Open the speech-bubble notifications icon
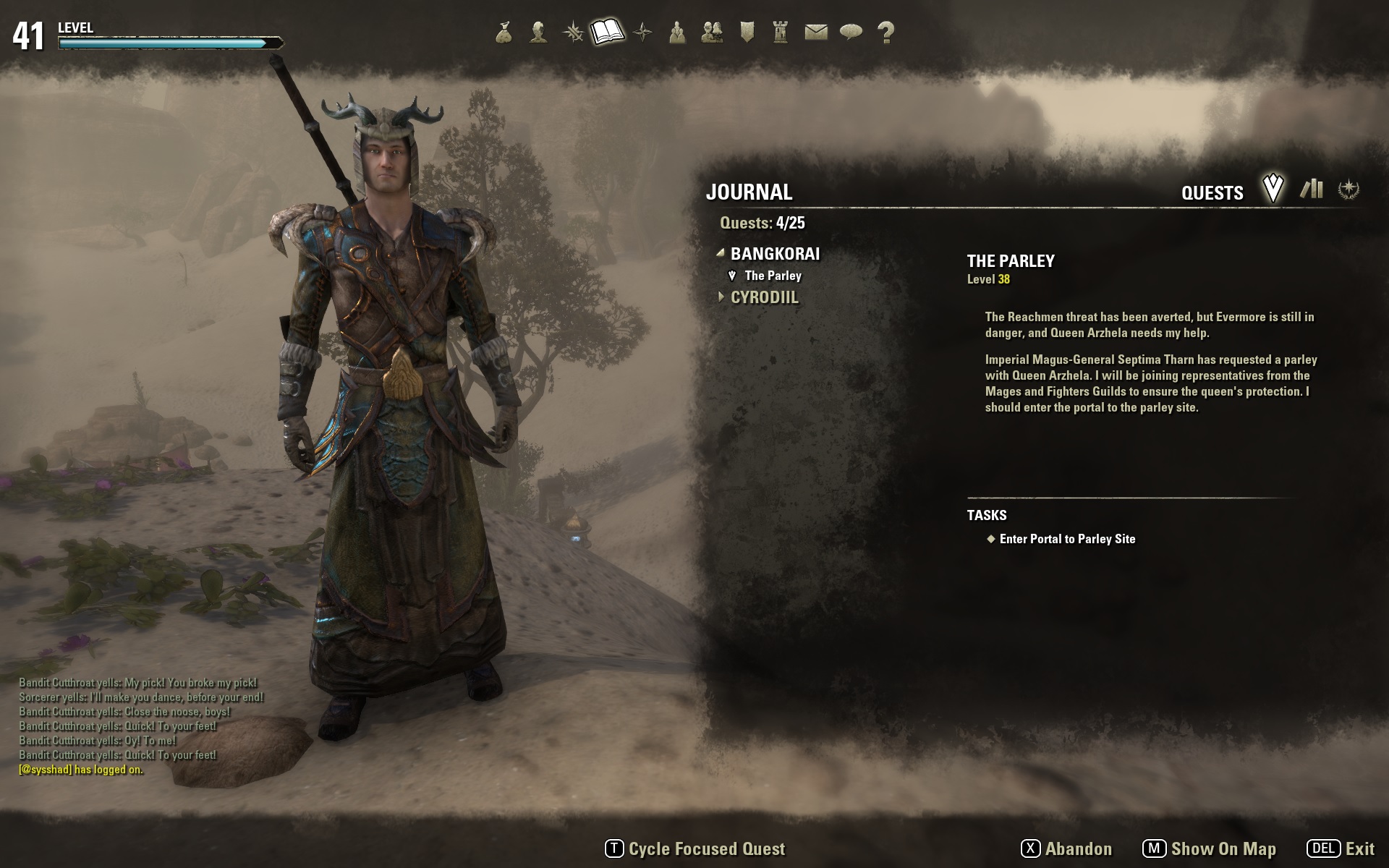Image resolution: width=1389 pixels, height=868 pixels. 851,33
